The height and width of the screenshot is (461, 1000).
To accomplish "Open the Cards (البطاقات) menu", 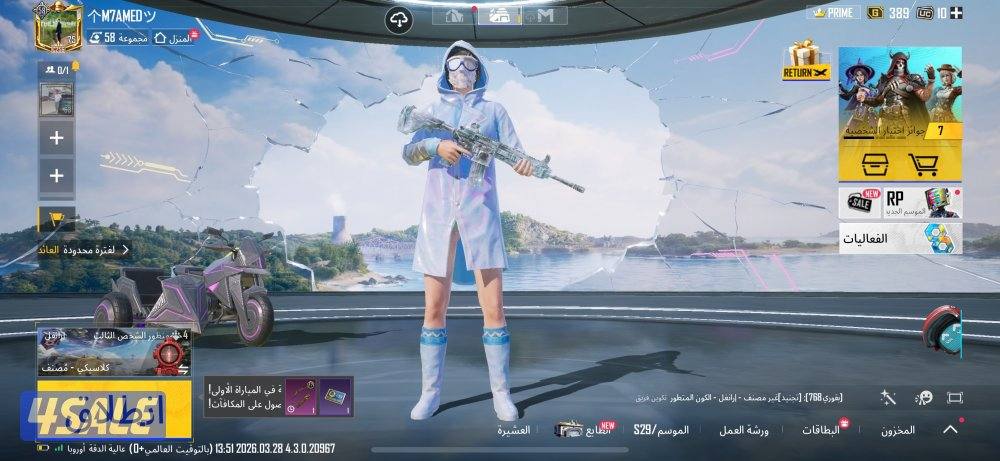I will click(821, 430).
